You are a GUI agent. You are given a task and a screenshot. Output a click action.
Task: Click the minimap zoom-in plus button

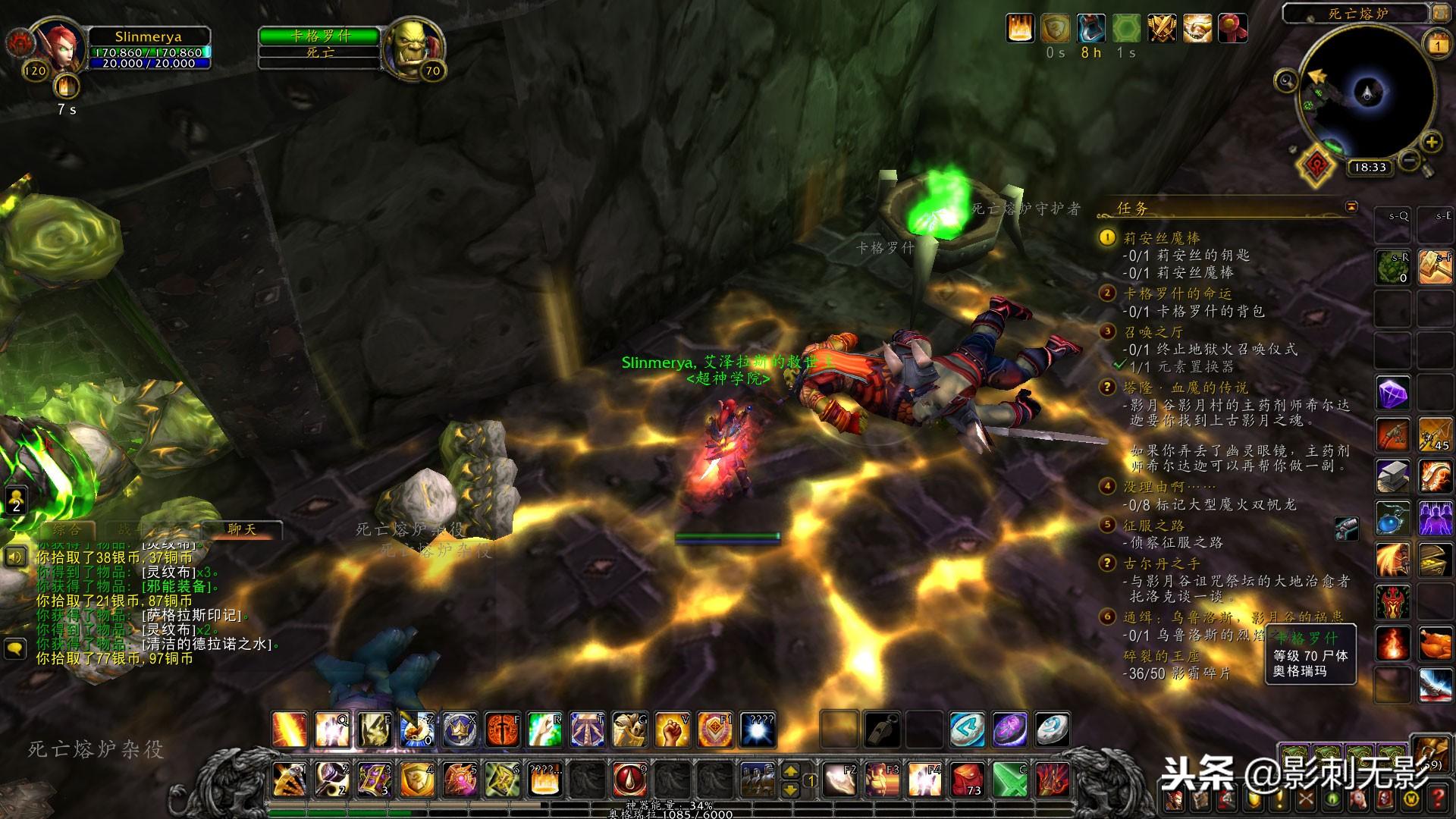pyautogui.click(x=1431, y=142)
